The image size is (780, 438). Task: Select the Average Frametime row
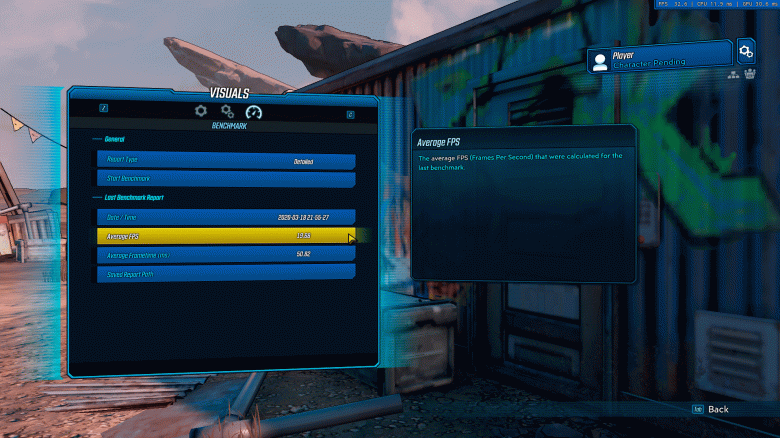[x=226, y=255]
